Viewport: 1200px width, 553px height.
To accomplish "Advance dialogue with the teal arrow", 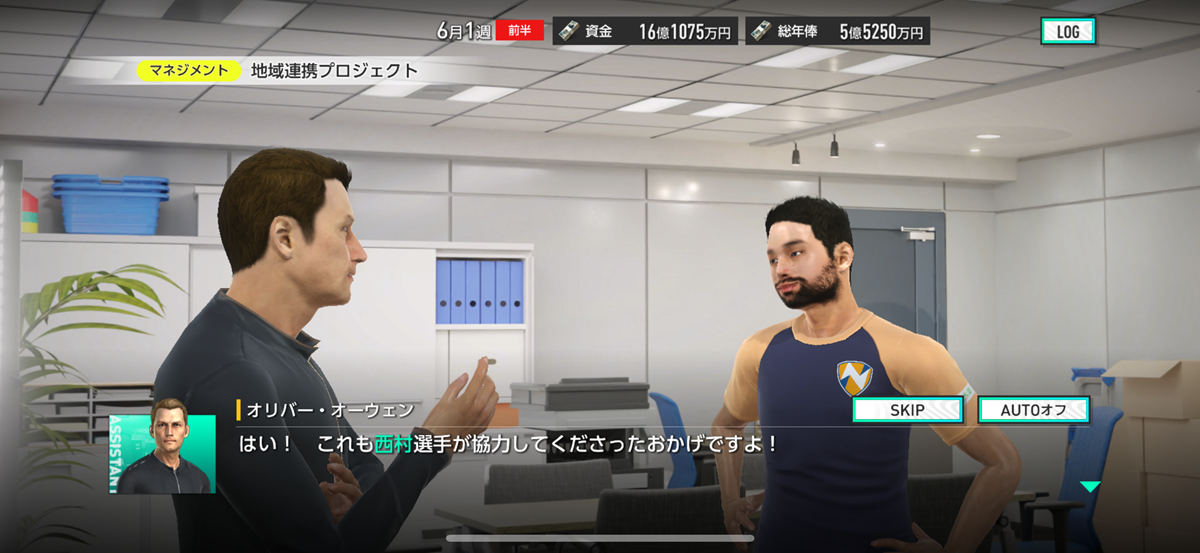I will (1090, 487).
